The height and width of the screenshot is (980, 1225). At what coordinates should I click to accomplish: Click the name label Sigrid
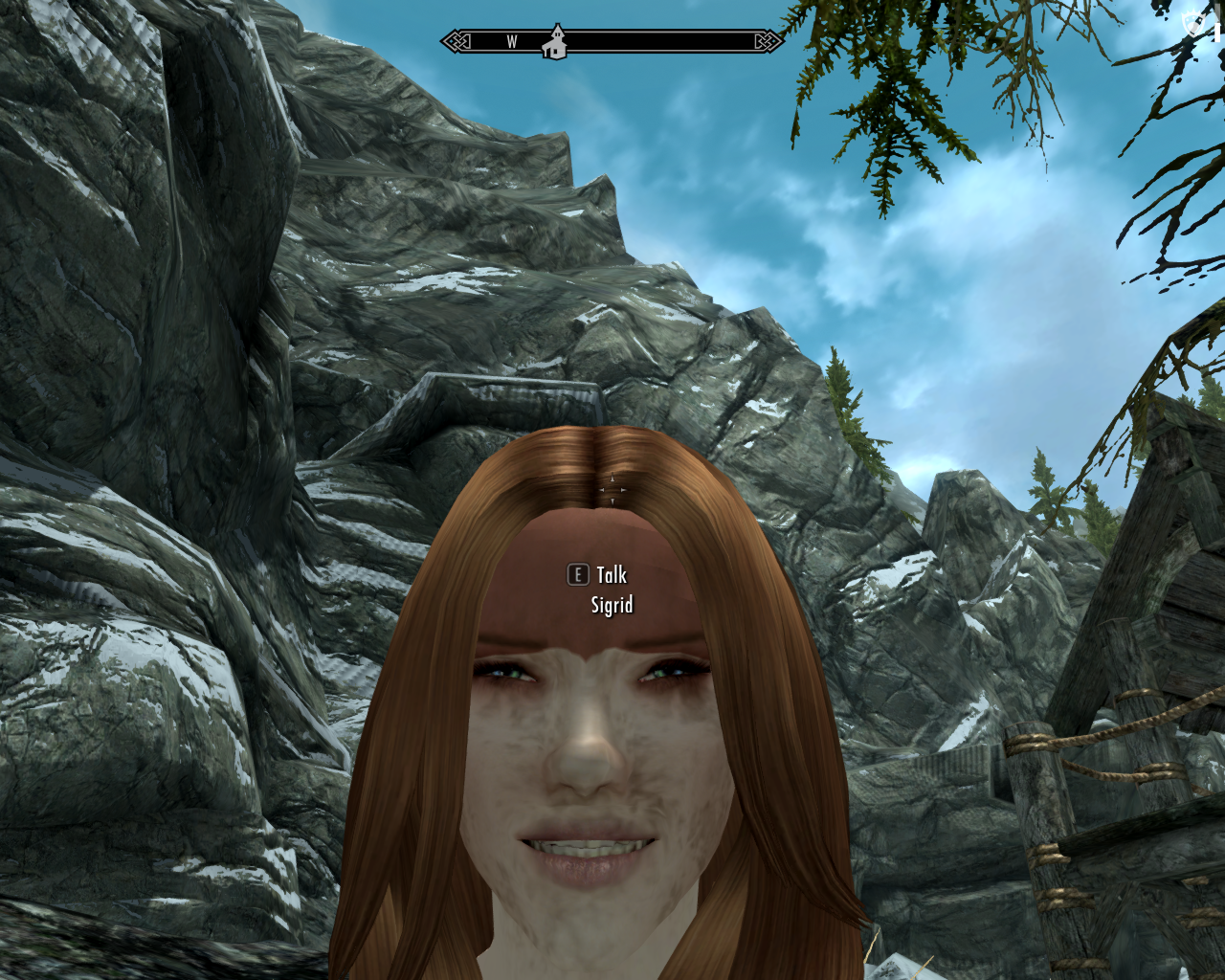coord(611,604)
